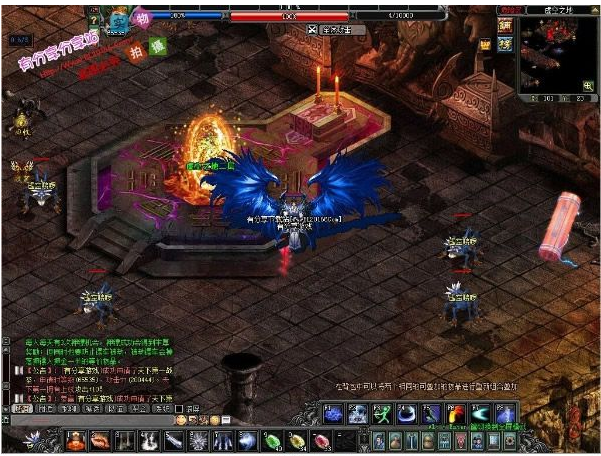Trigger the white crescent skill icon

pyautogui.click(x=406, y=414)
